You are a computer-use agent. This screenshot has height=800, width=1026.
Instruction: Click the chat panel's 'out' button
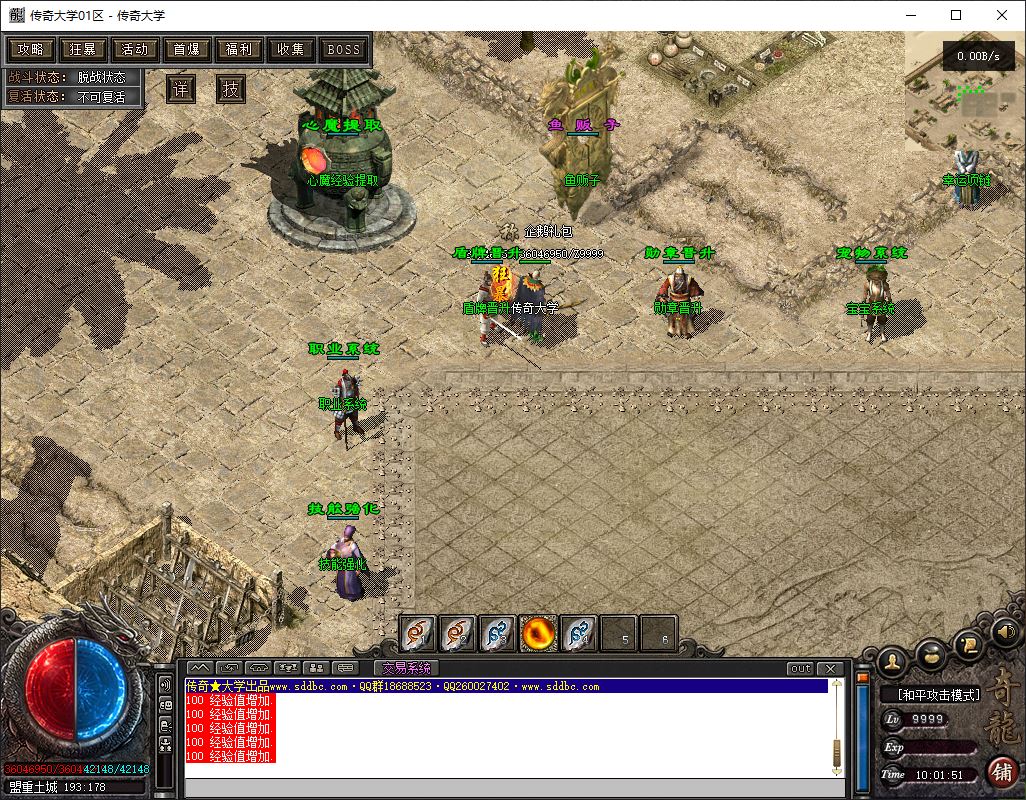(800, 668)
